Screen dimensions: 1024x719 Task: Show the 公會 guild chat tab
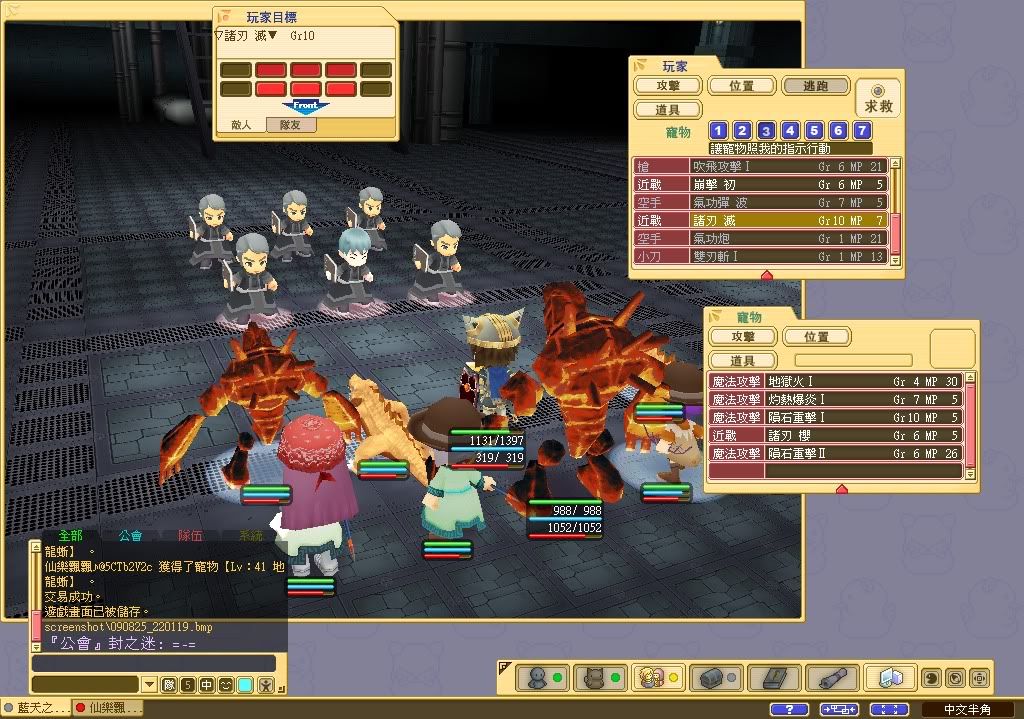[x=130, y=536]
